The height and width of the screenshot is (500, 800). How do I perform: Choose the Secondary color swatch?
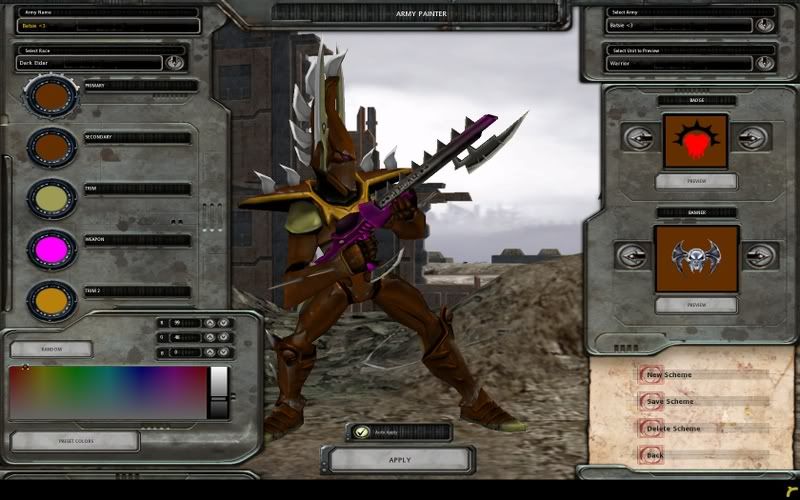pos(52,148)
